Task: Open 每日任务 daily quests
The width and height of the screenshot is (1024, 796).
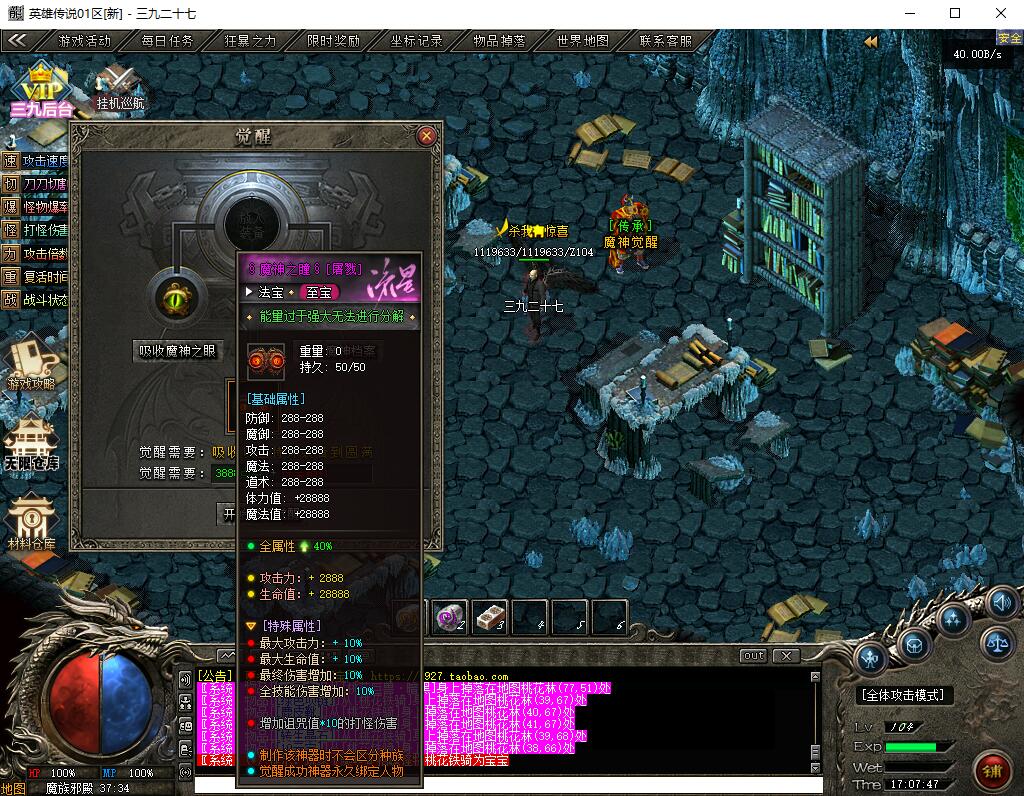Action: pyautogui.click(x=167, y=41)
